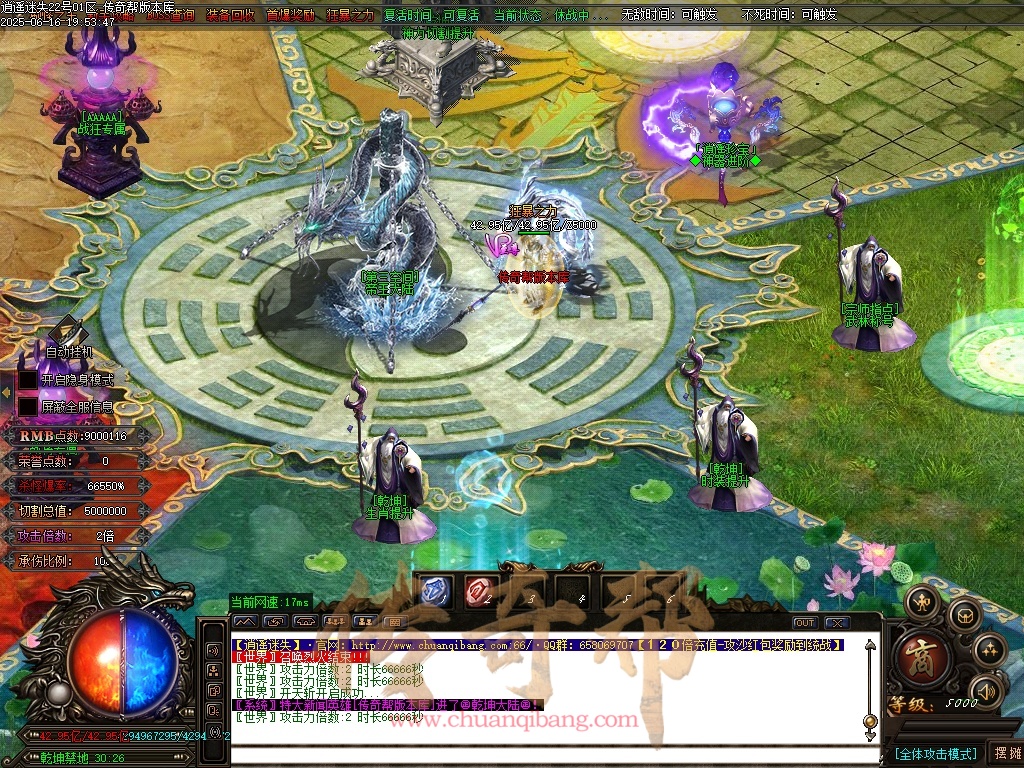Activate 自动挂机 auto-battle blade icon
Viewport: 1024px width, 768px height.
[66, 331]
